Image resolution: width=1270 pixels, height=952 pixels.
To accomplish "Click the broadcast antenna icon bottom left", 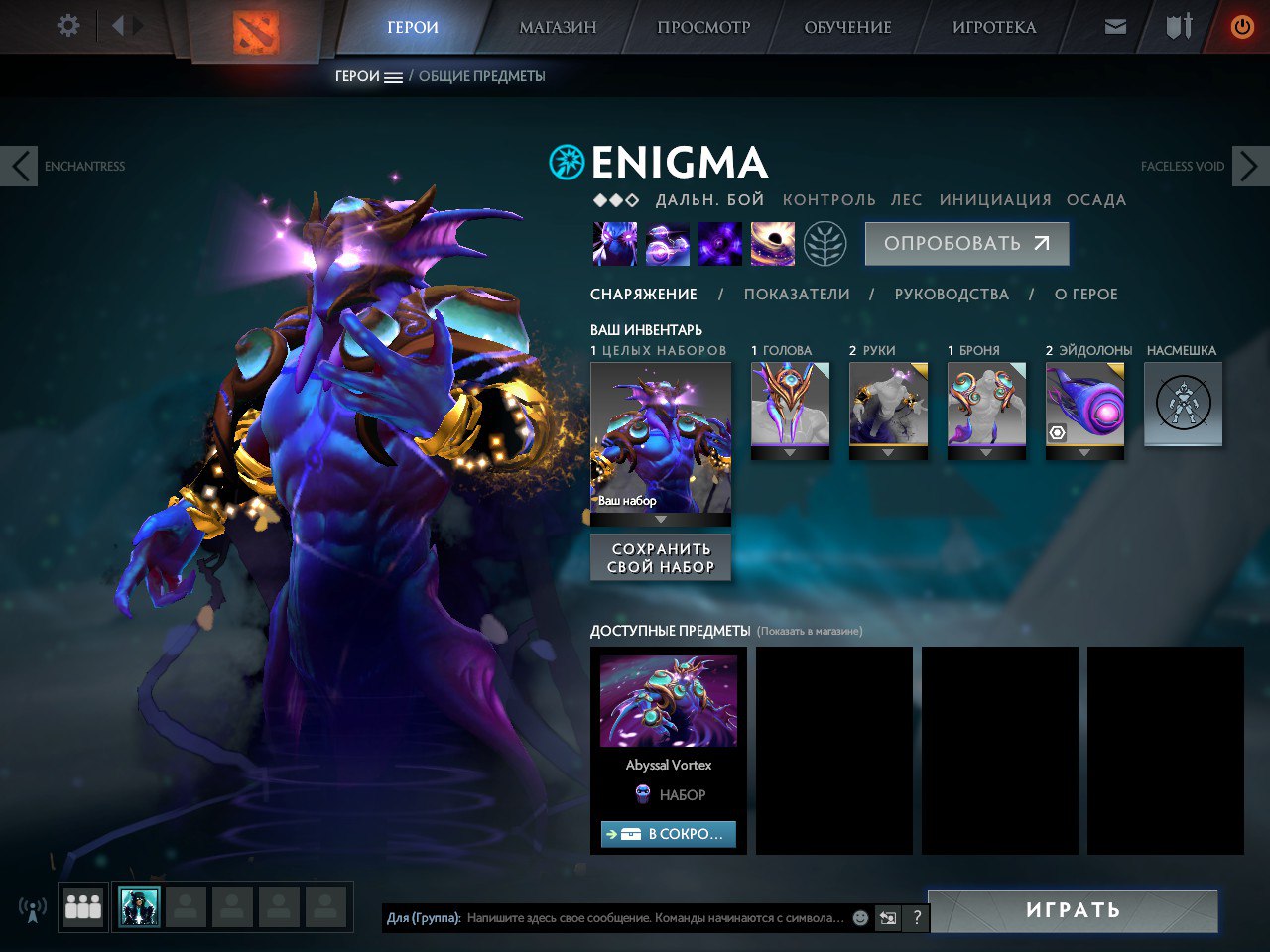I will point(33,908).
